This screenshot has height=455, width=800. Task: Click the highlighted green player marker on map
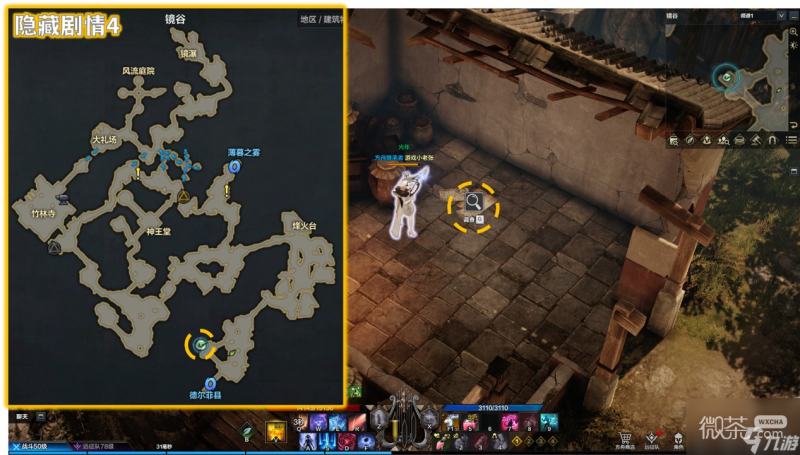(x=200, y=345)
